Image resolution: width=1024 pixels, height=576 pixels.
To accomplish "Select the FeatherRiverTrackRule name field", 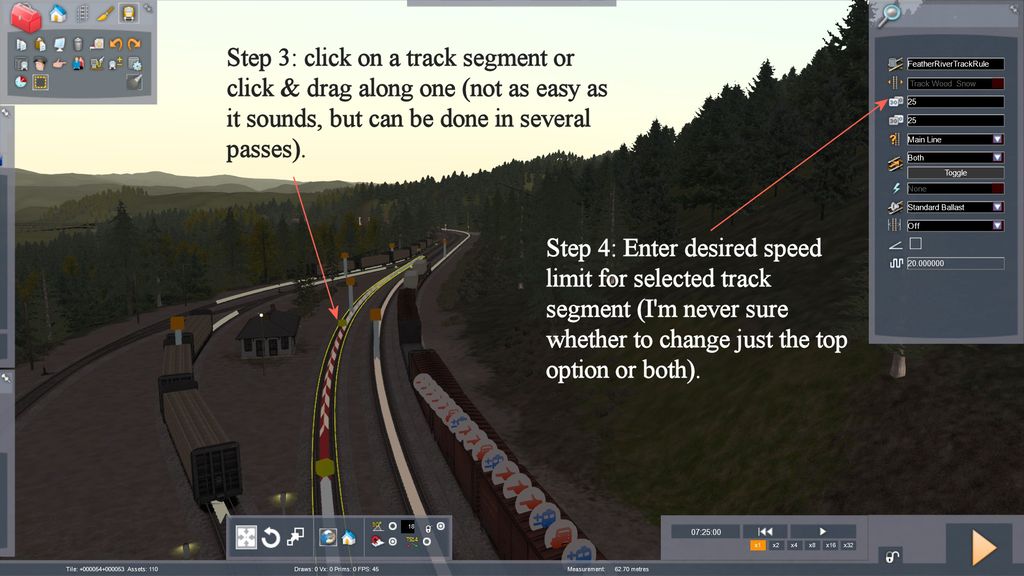I will 955,64.
